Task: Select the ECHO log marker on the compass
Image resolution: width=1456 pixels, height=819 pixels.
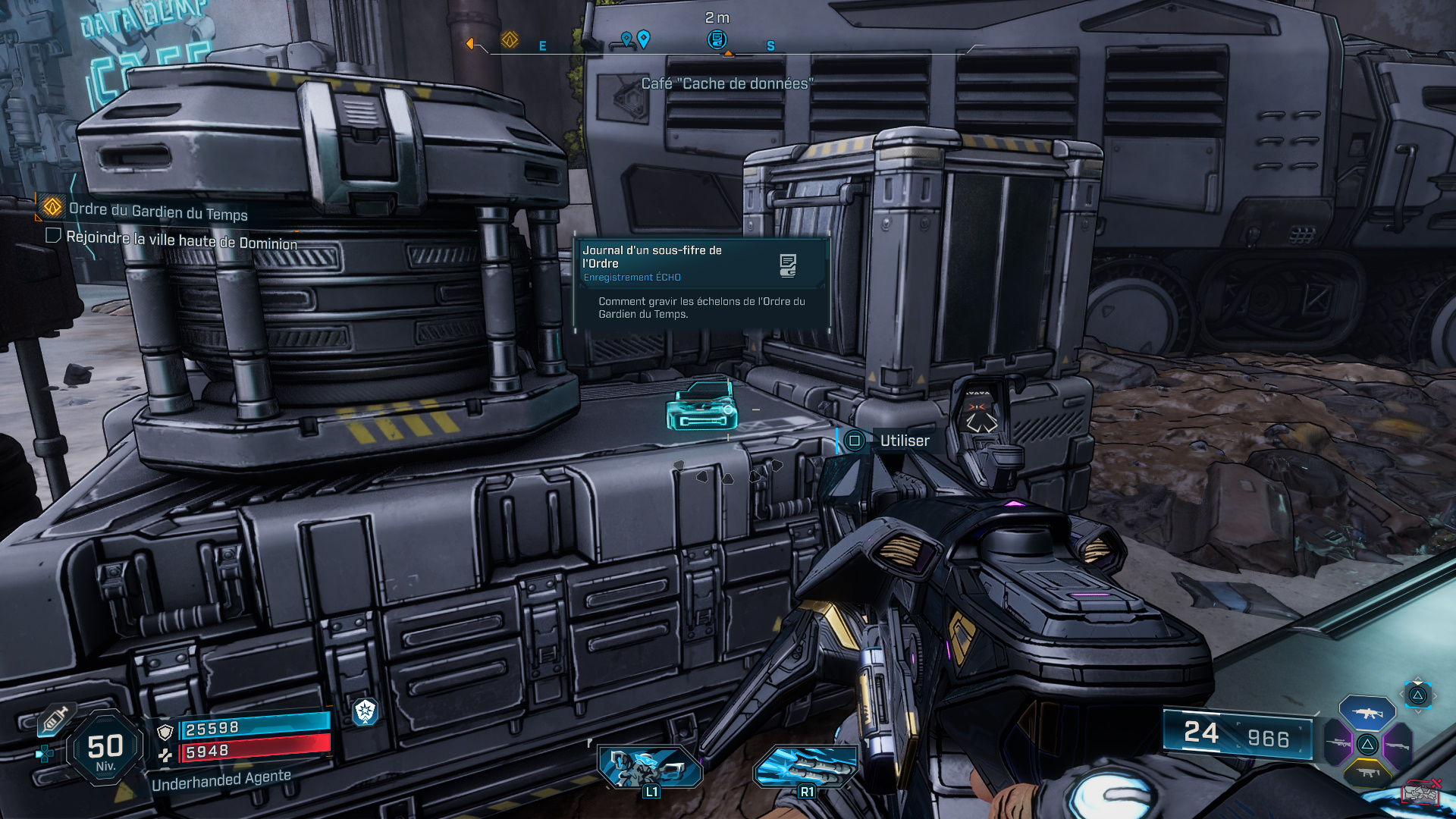Action: coord(717,39)
